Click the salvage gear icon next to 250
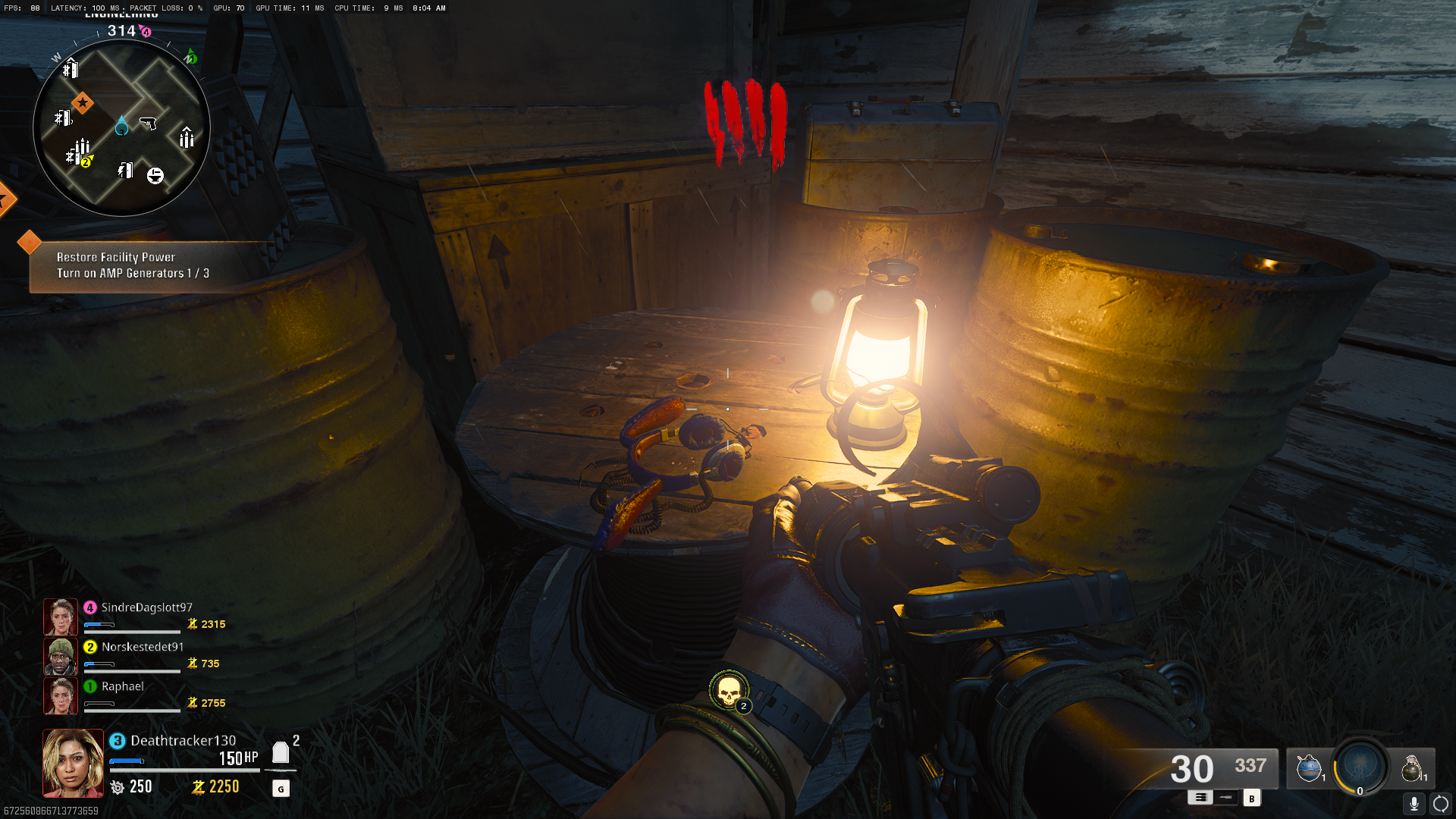 [x=118, y=787]
